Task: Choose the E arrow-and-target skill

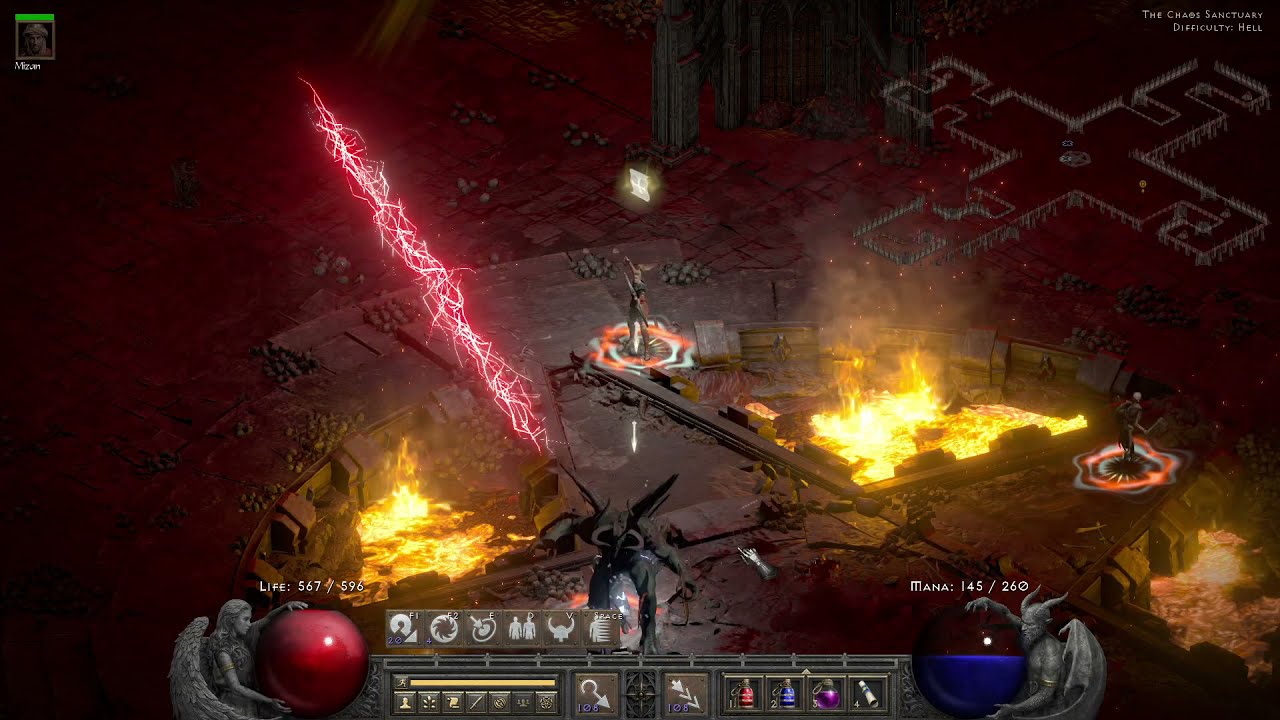Action: click(x=483, y=628)
